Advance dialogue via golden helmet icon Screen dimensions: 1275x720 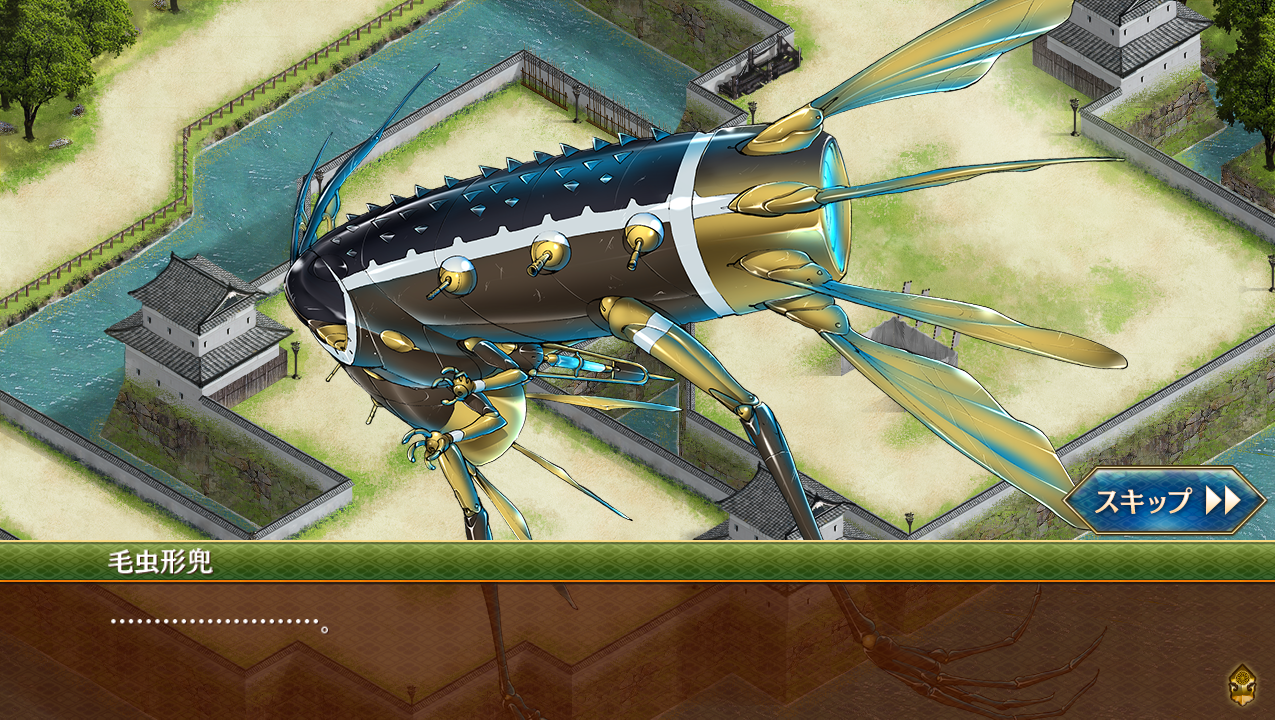[1242, 685]
